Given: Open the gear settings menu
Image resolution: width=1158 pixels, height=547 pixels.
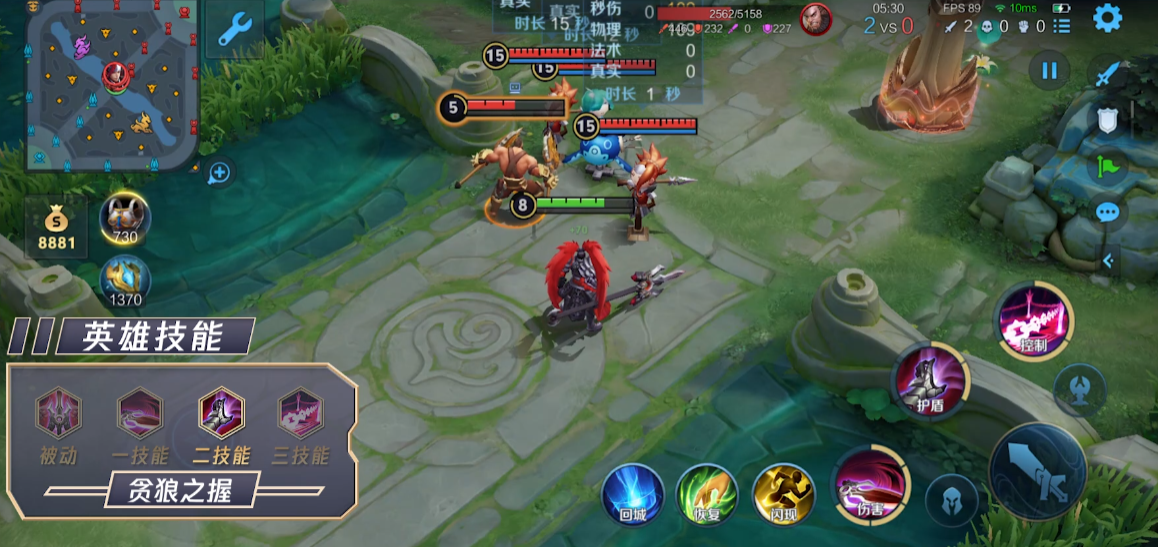Looking at the screenshot, I should point(1107,18).
